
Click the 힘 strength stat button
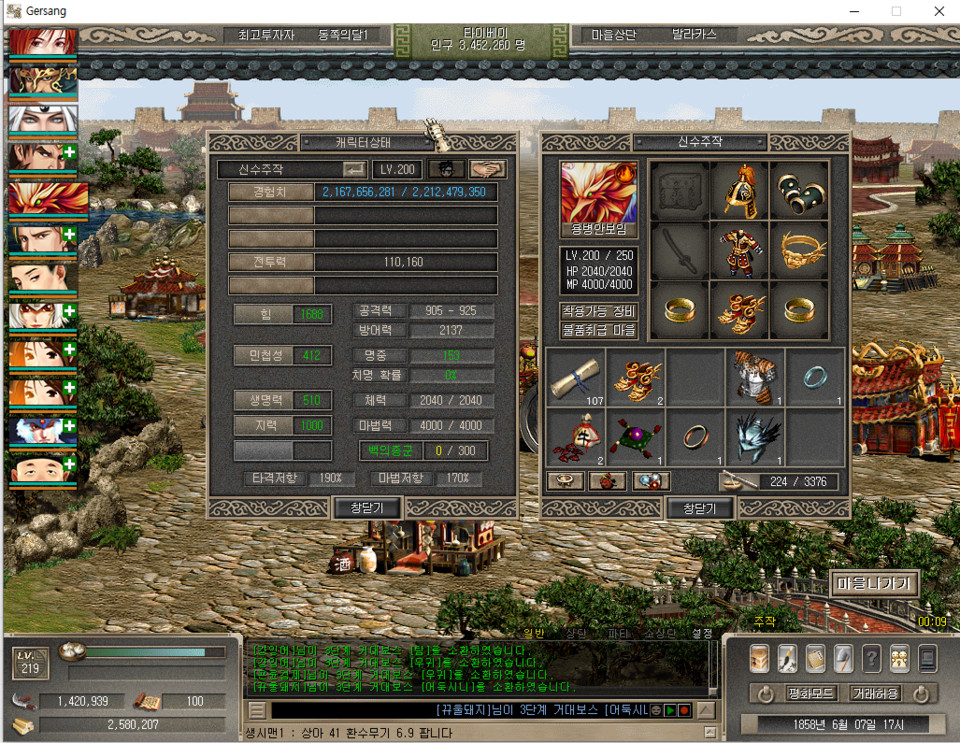click(x=266, y=314)
